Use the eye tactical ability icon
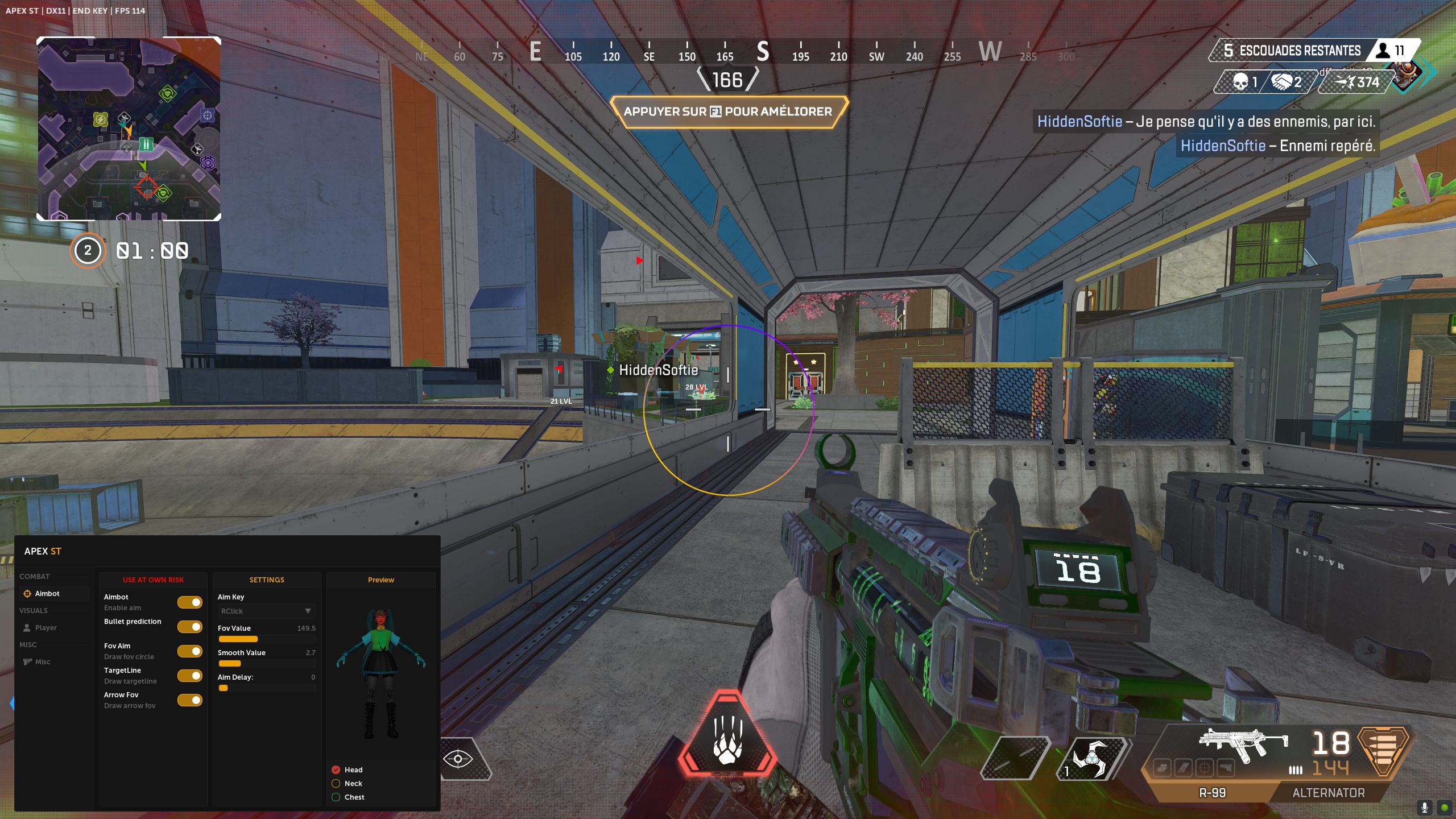Image resolution: width=1456 pixels, height=819 pixels. click(x=458, y=759)
